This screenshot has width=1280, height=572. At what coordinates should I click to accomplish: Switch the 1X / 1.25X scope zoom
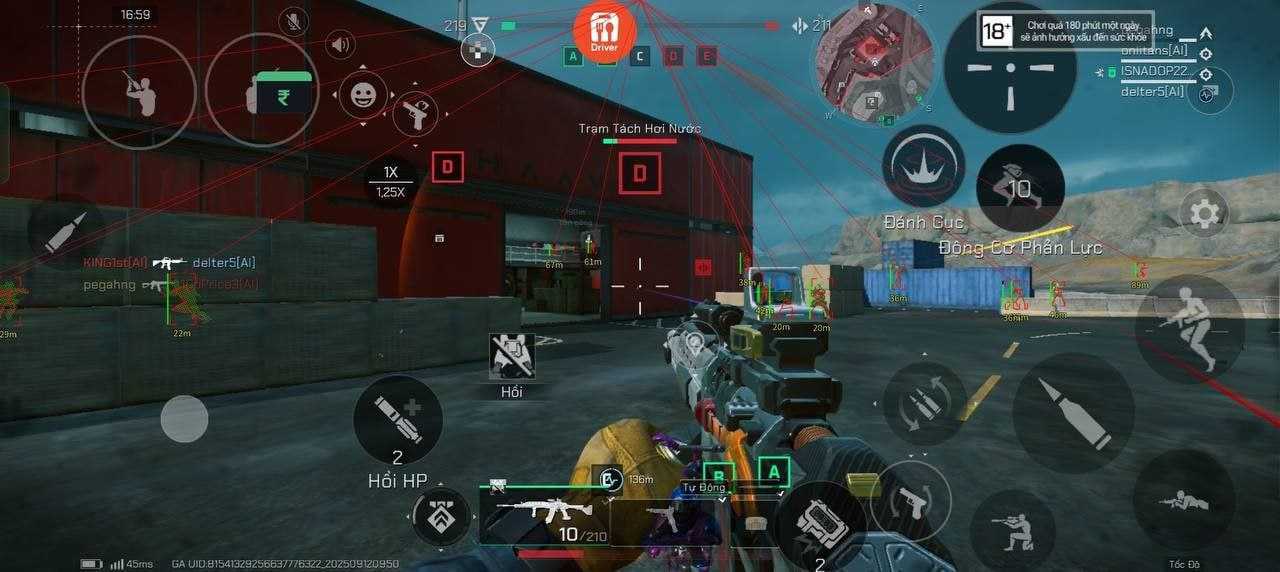coord(390,181)
